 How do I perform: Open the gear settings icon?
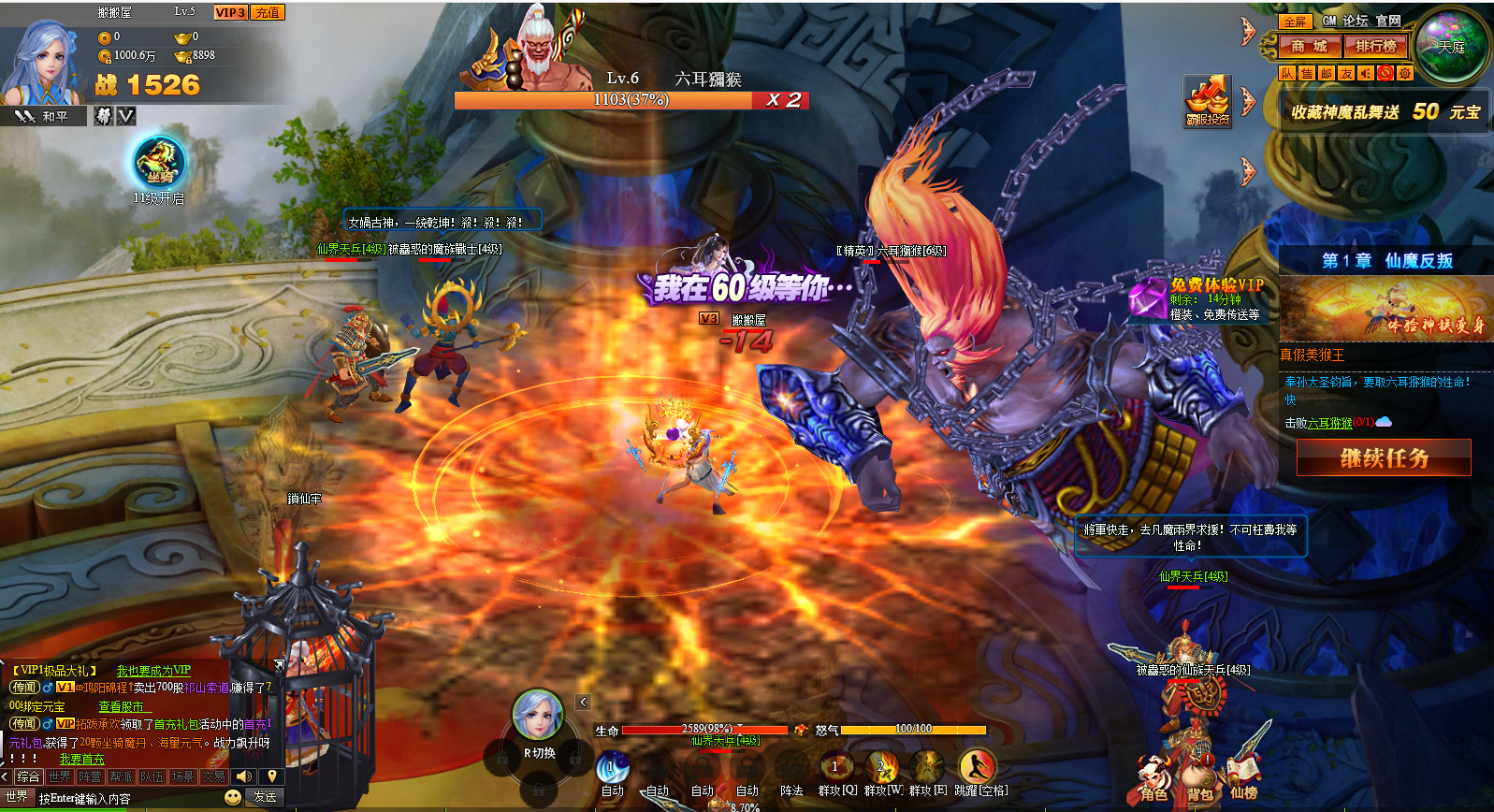point(1405,73)
